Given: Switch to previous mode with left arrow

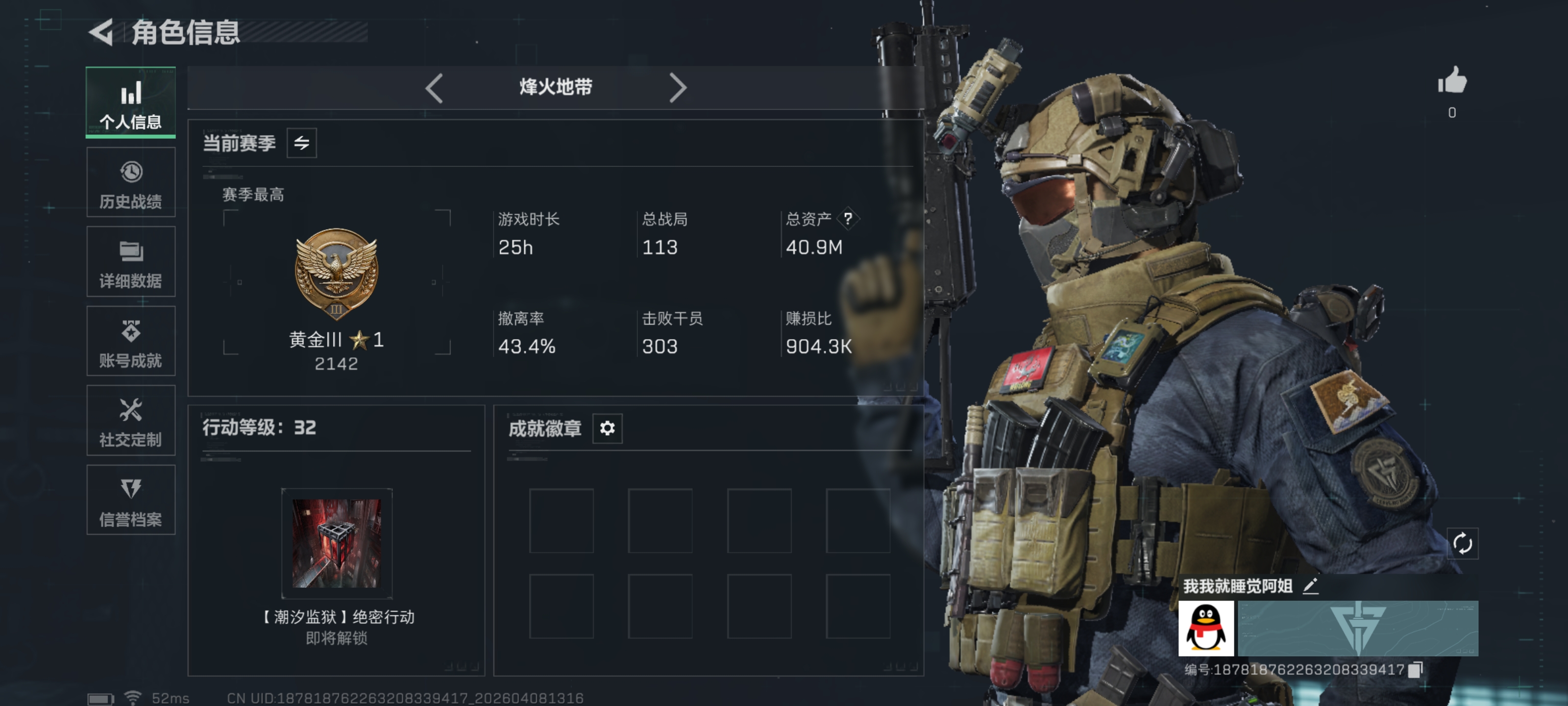Looking at the screenshot, I should pyautogui.click(x=433, y=88).
